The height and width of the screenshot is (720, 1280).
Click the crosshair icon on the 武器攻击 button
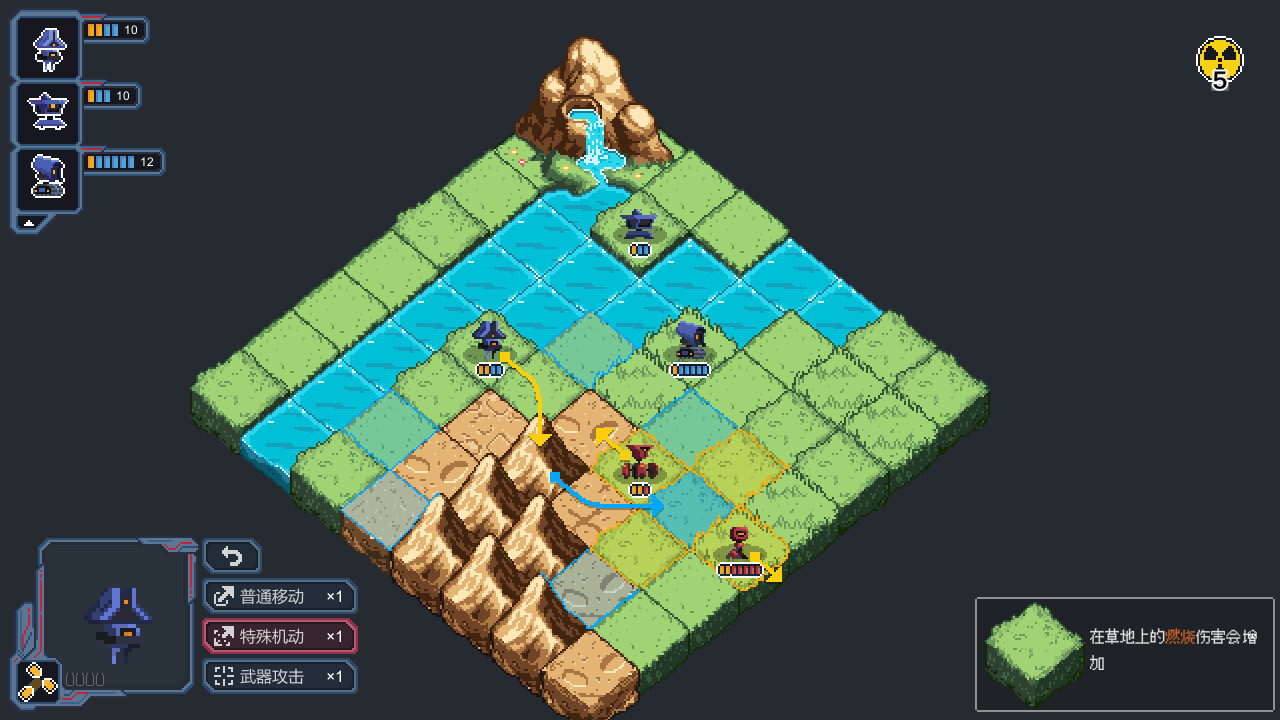point(222,677)
